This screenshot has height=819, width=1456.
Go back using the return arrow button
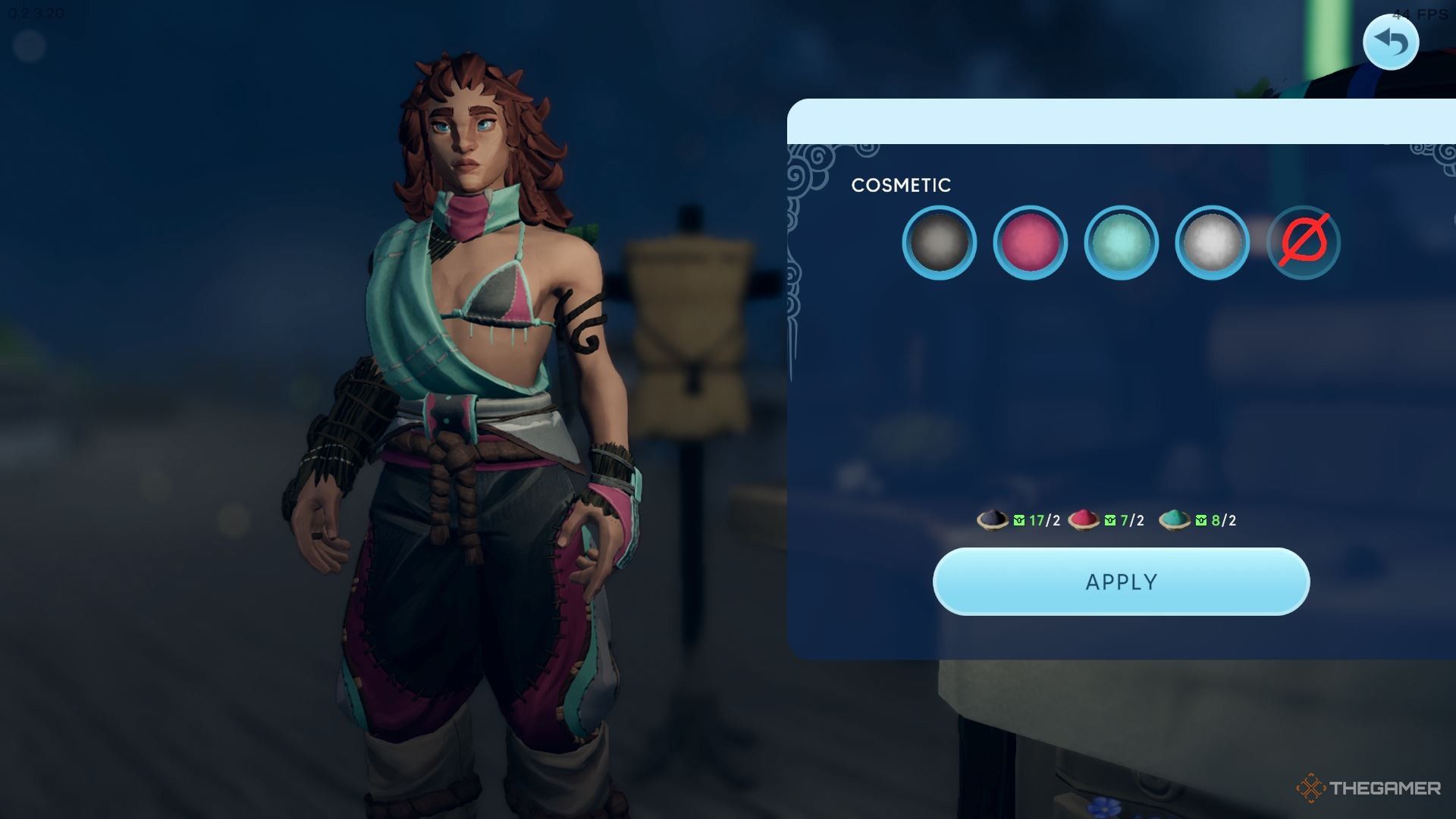click(1390, 42)
